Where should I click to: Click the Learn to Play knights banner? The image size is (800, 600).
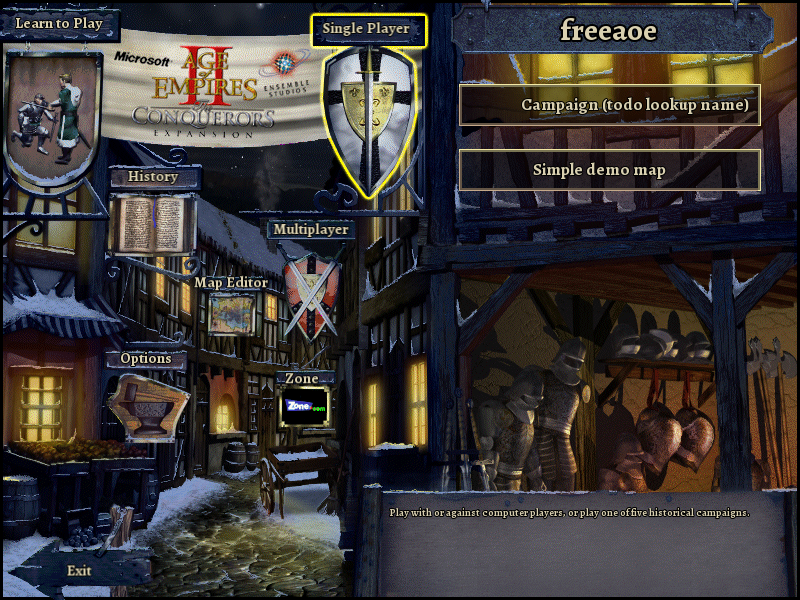[52, 115]
